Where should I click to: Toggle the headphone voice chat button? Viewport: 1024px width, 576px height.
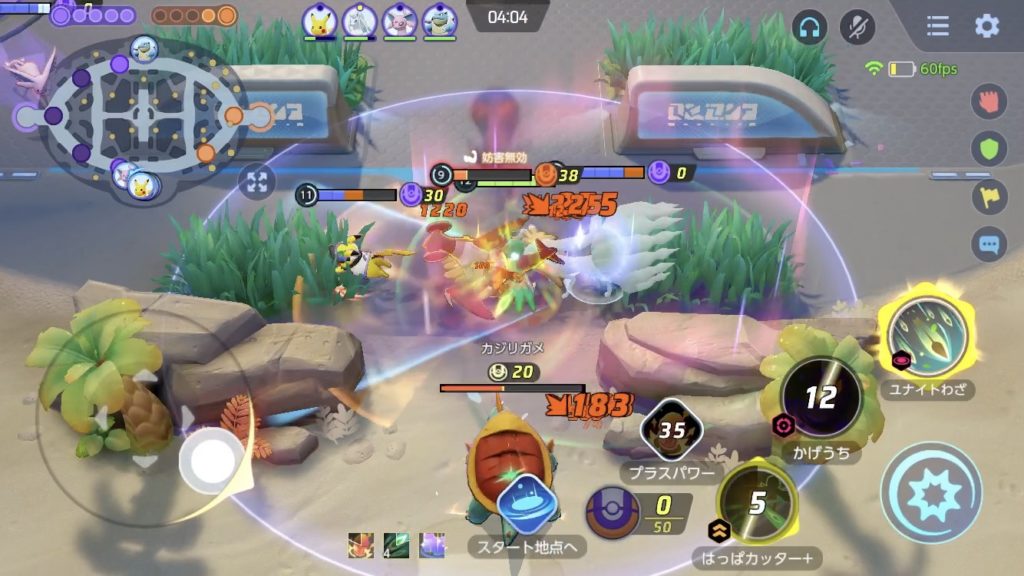(809, 27)
